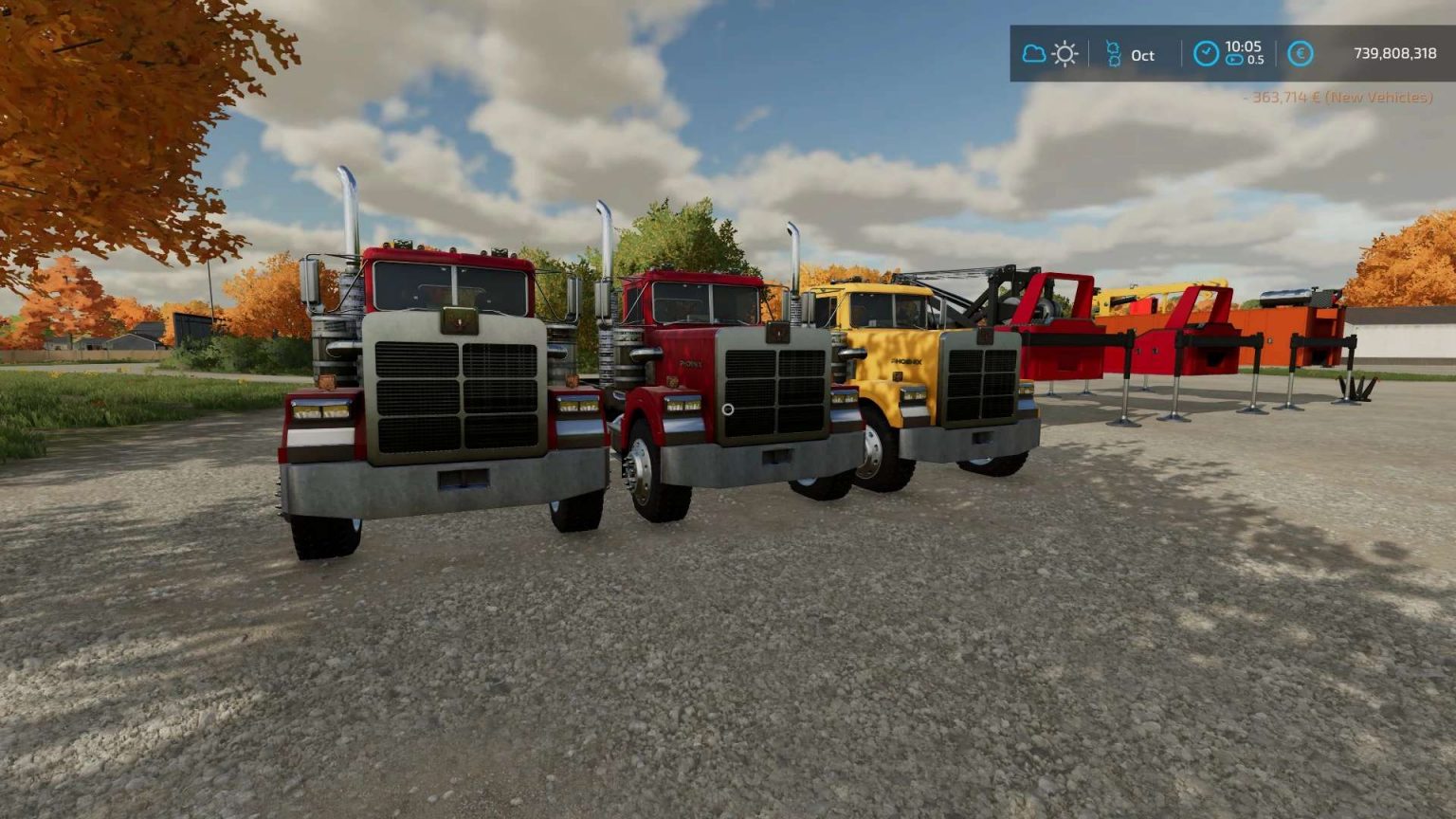This screenshot has width=1456, height=819.
Task: Click the seasonal leaves icon beside Oct
Action: (x=1114, y=54)
